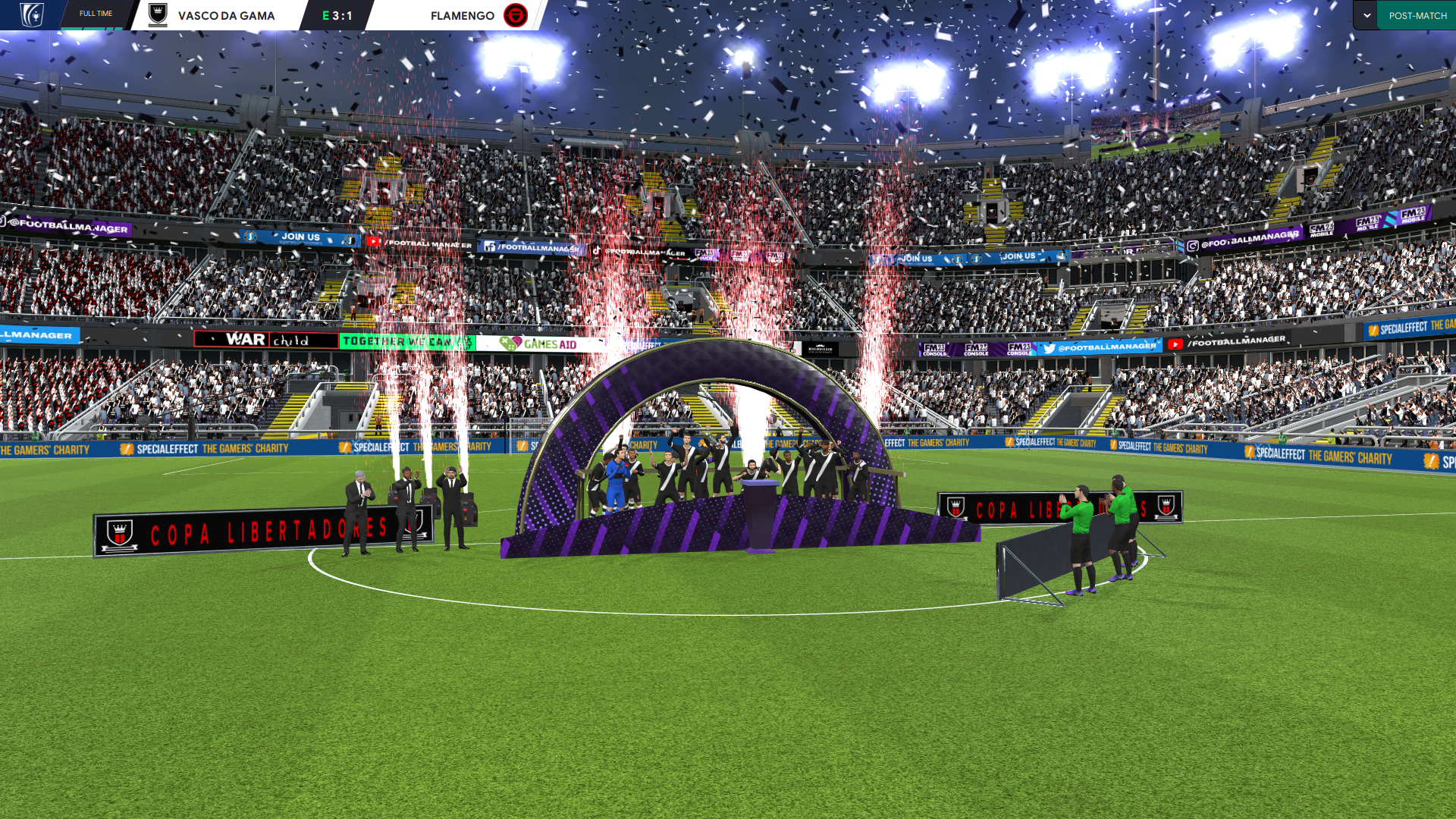This screenshot has width=1456, height=819.
Task: Open the dropdown arrow beside POST-MATCH
Action: point(1367,15)
